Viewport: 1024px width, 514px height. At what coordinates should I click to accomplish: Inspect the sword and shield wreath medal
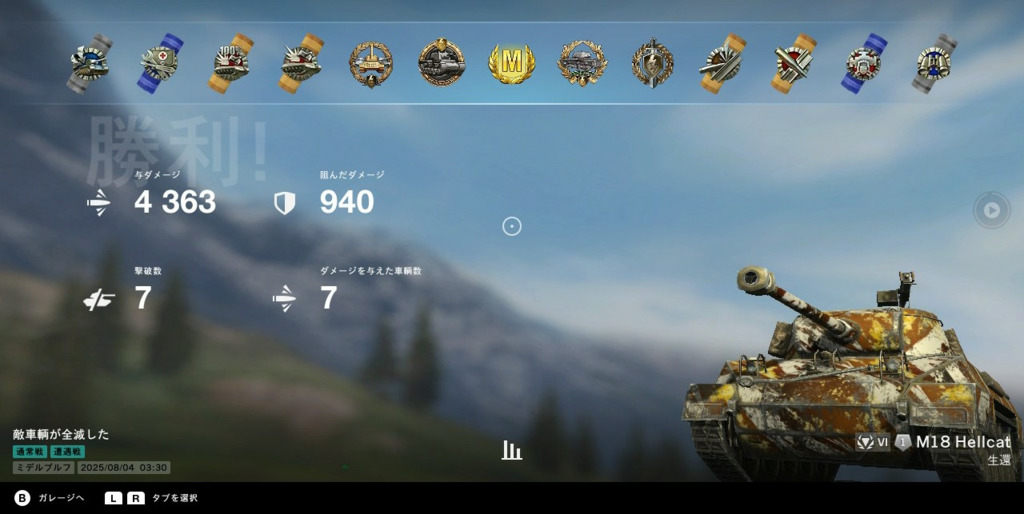(652, 63)
